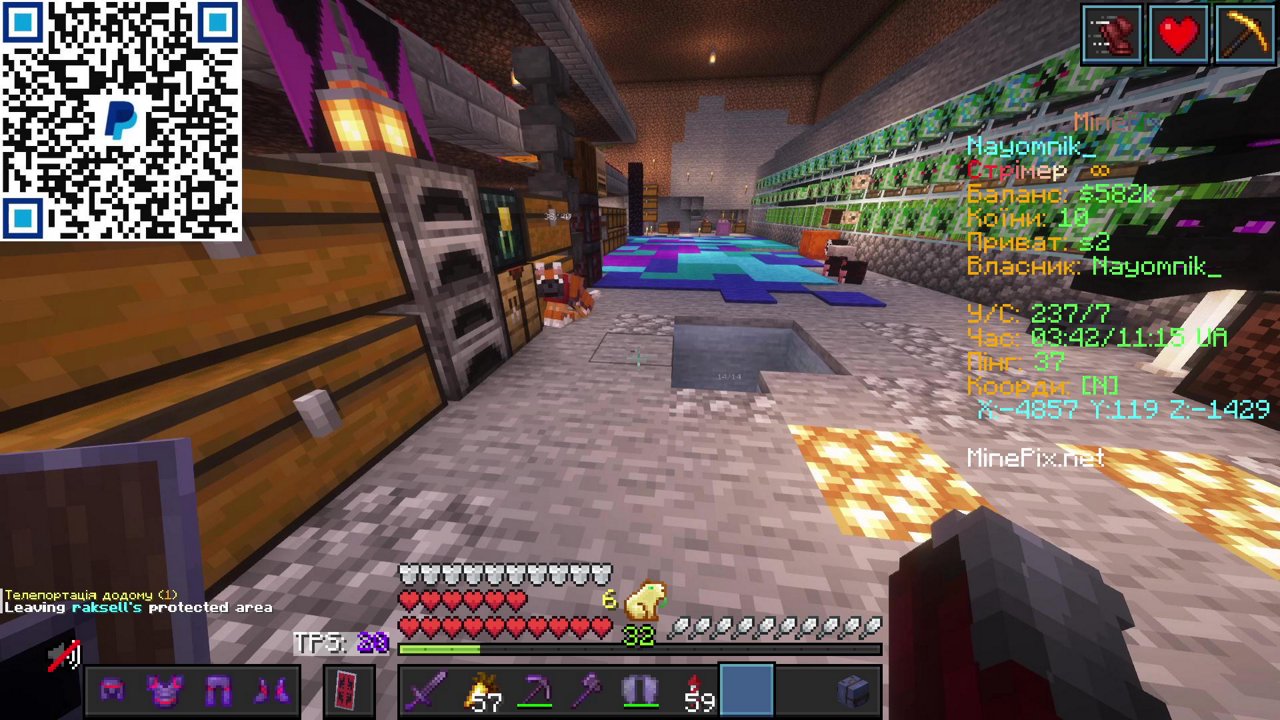Click the red heart health overlay icon
1280x720 pixels.
(1177, 32)
